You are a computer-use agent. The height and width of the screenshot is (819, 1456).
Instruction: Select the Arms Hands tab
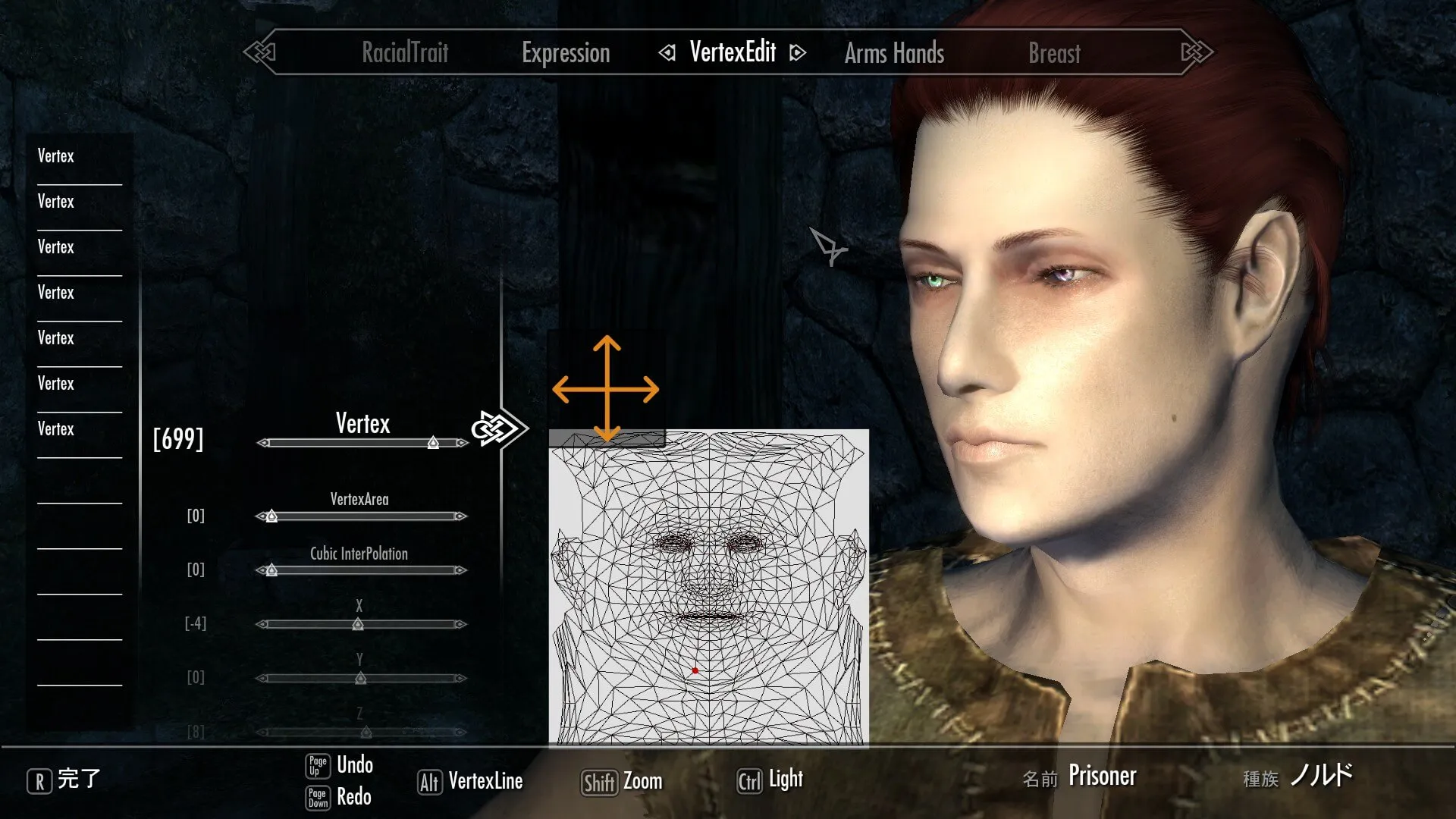(894, 53)
